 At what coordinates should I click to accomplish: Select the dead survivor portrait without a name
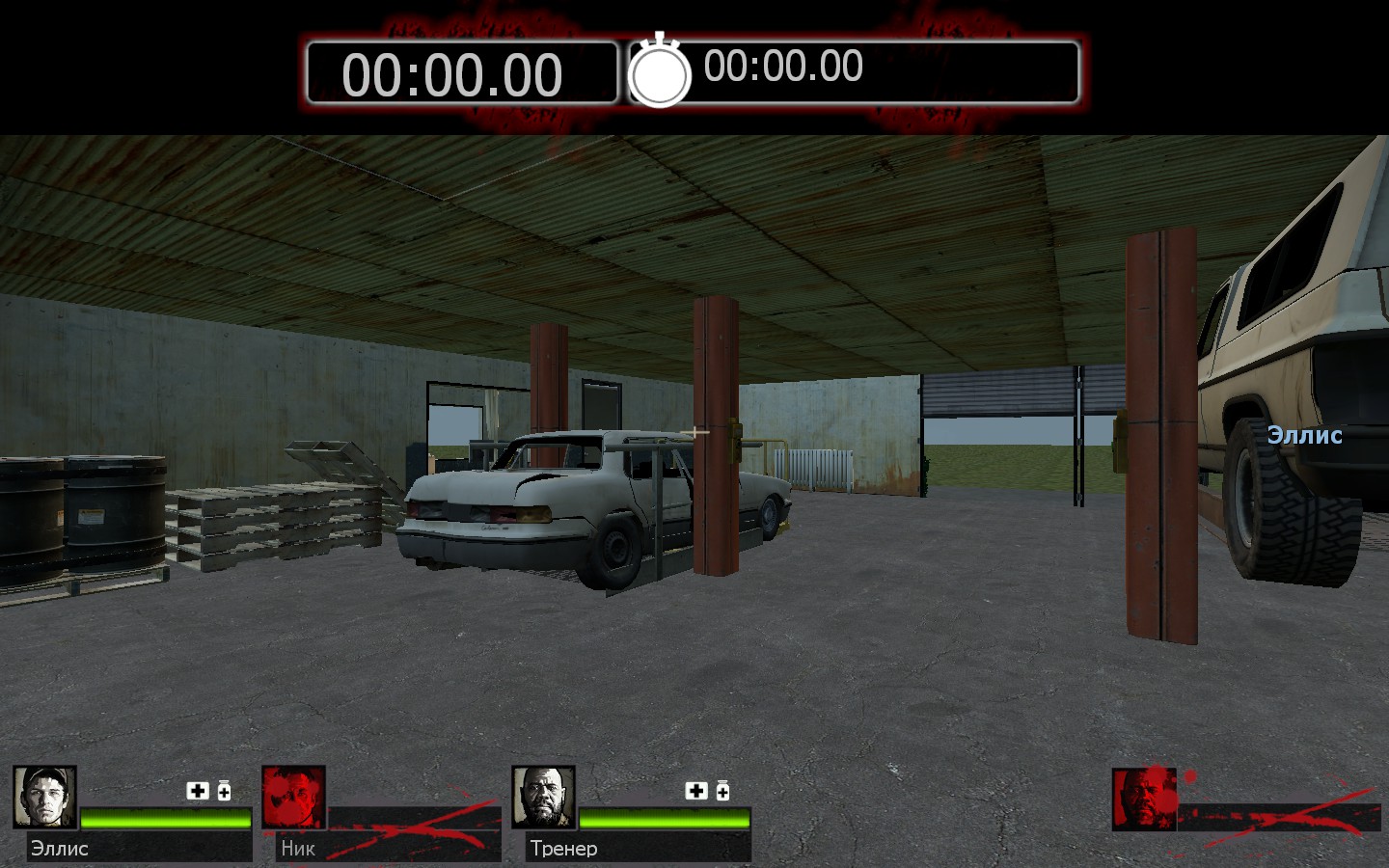[x=1143, y=799]
